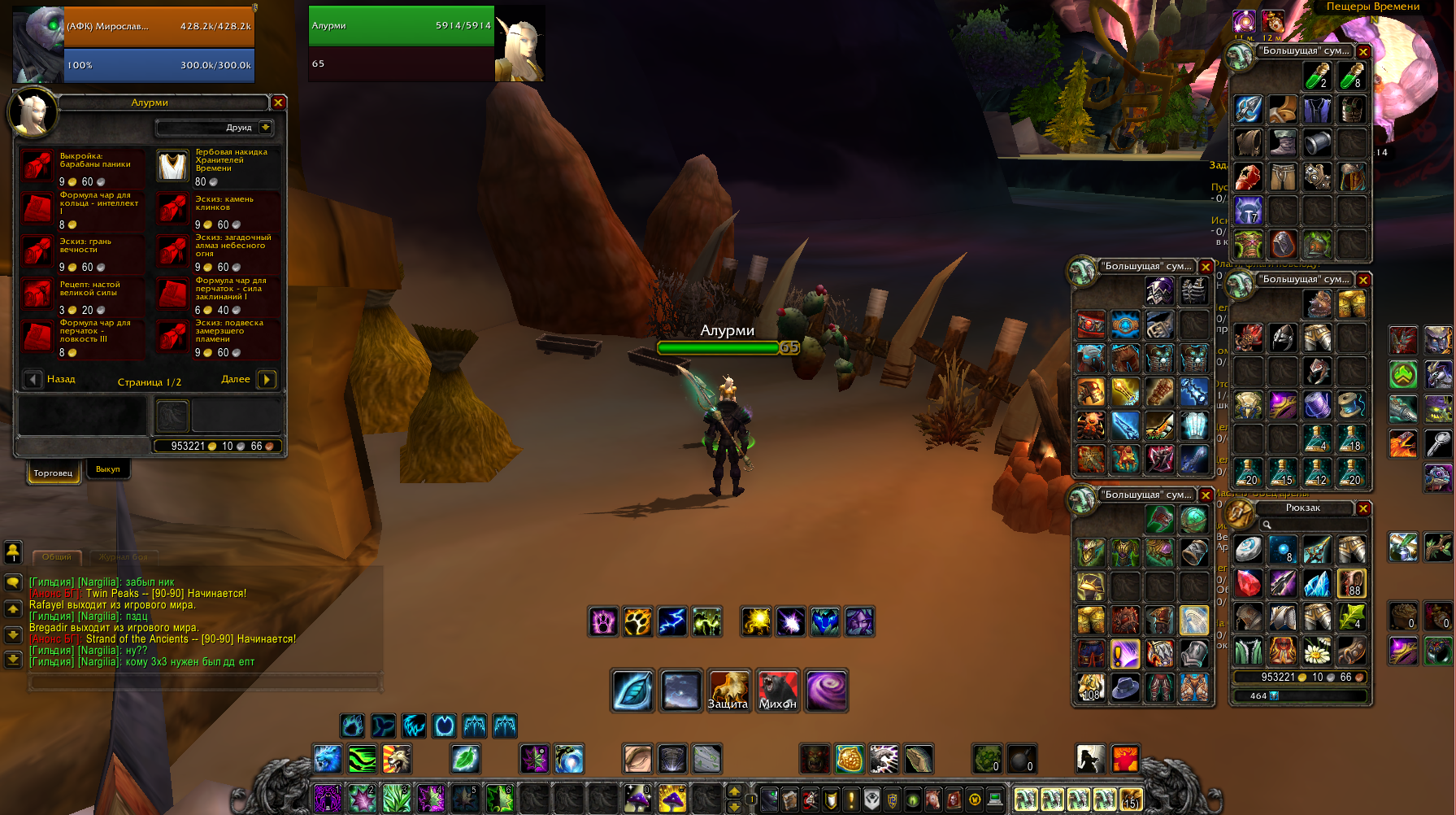Select the red gem in backpack

(x=1248, y=583)
